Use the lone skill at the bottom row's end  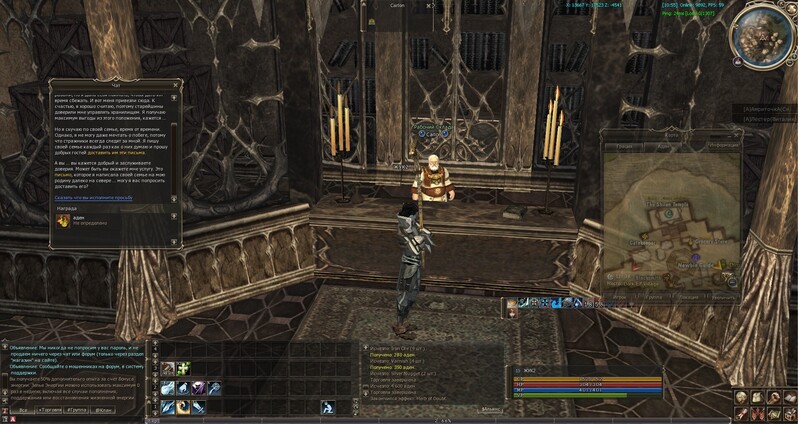327,407
